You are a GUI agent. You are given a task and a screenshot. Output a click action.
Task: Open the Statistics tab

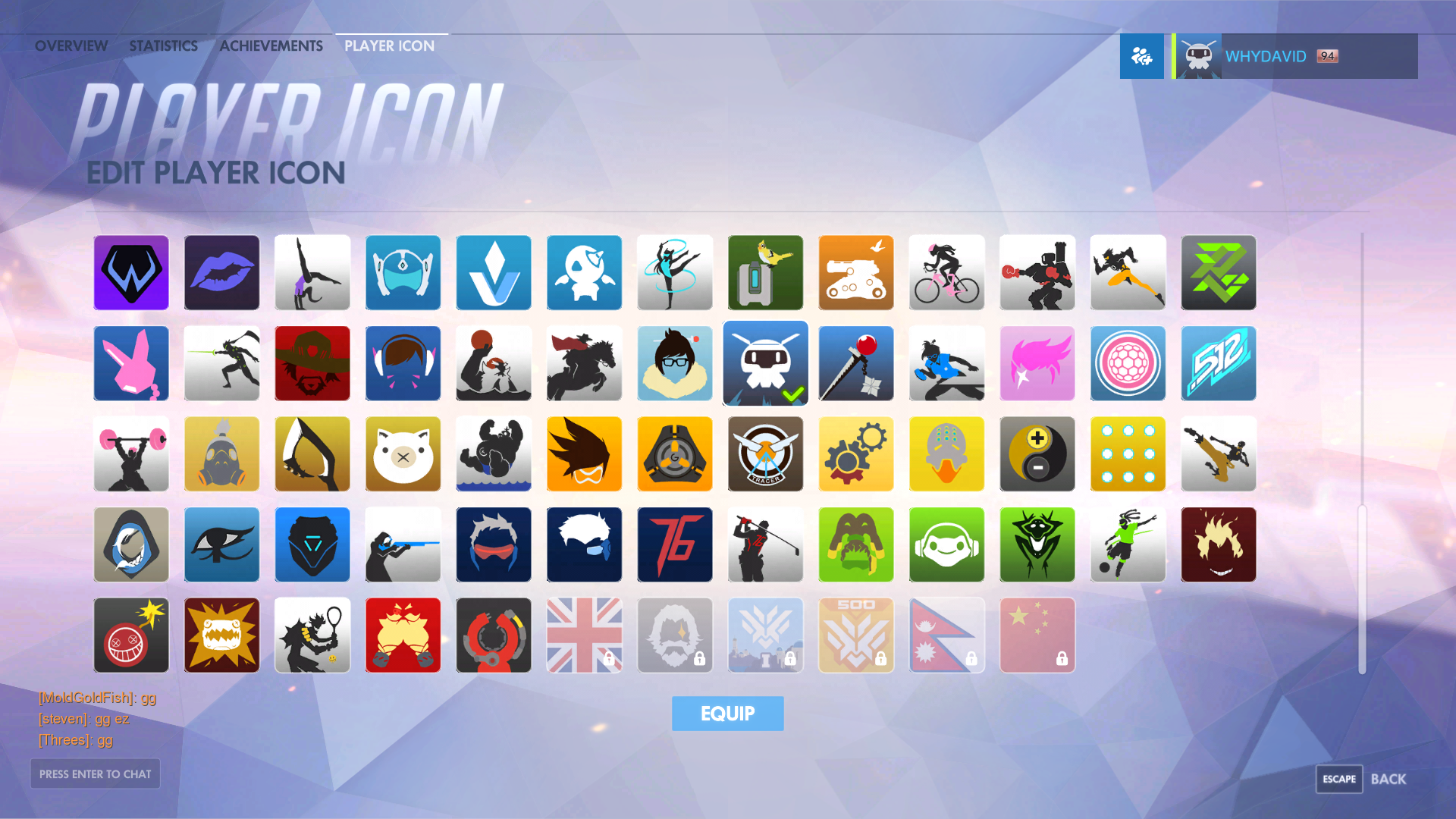163,45
